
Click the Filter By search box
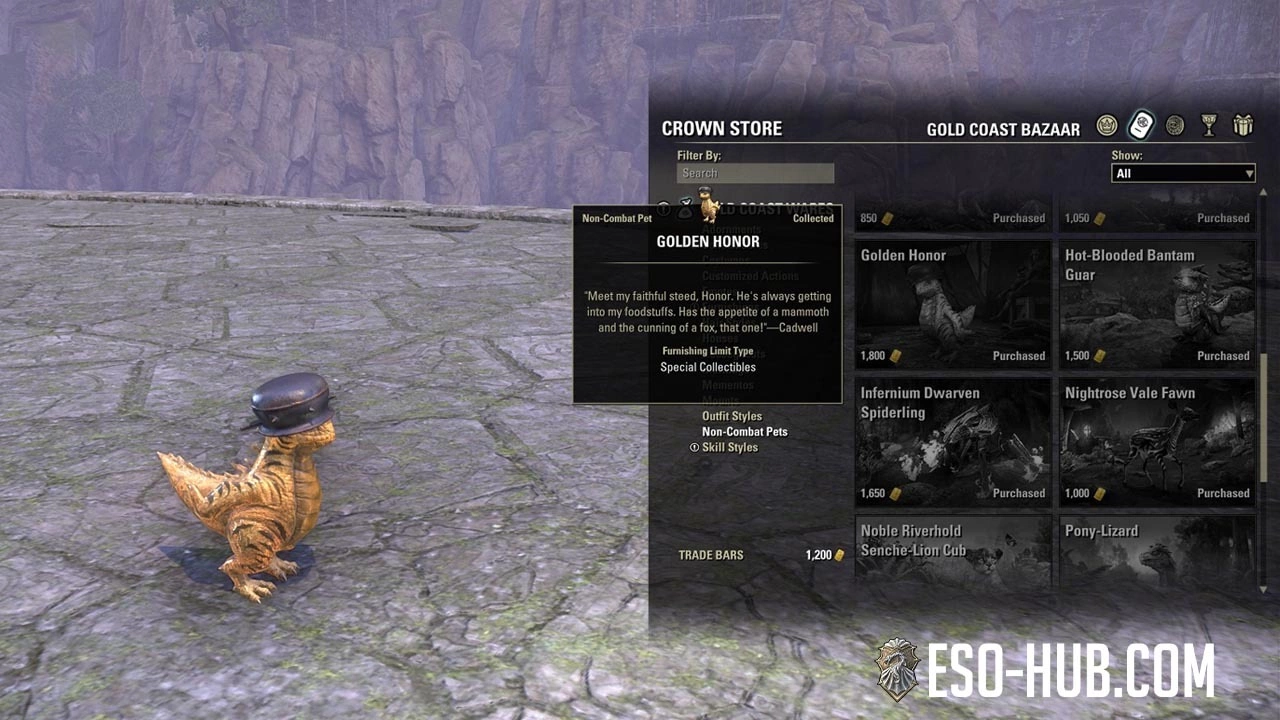point(755,173)
